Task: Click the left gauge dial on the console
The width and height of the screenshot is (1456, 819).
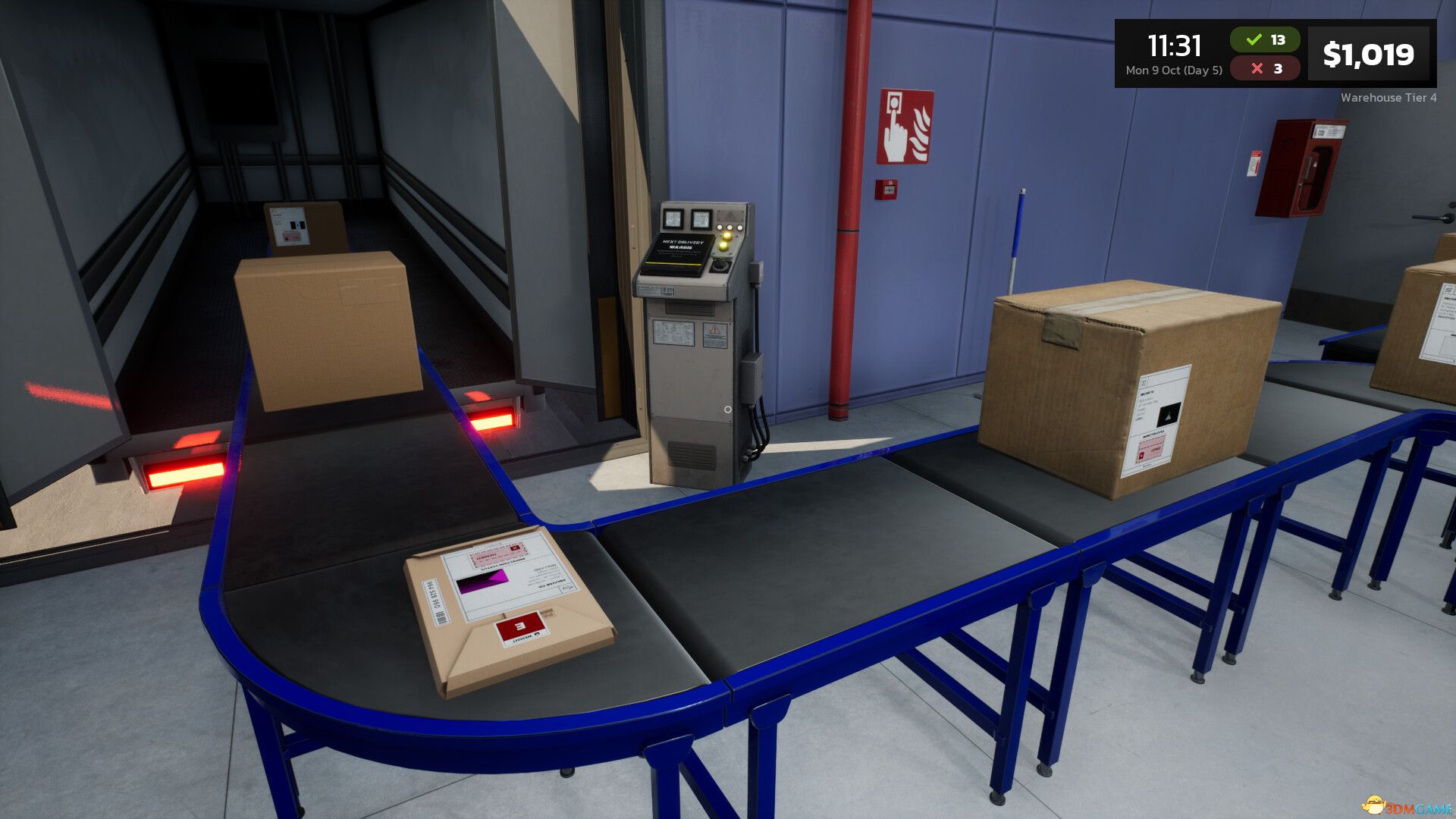Action: [x=673, y=219]
